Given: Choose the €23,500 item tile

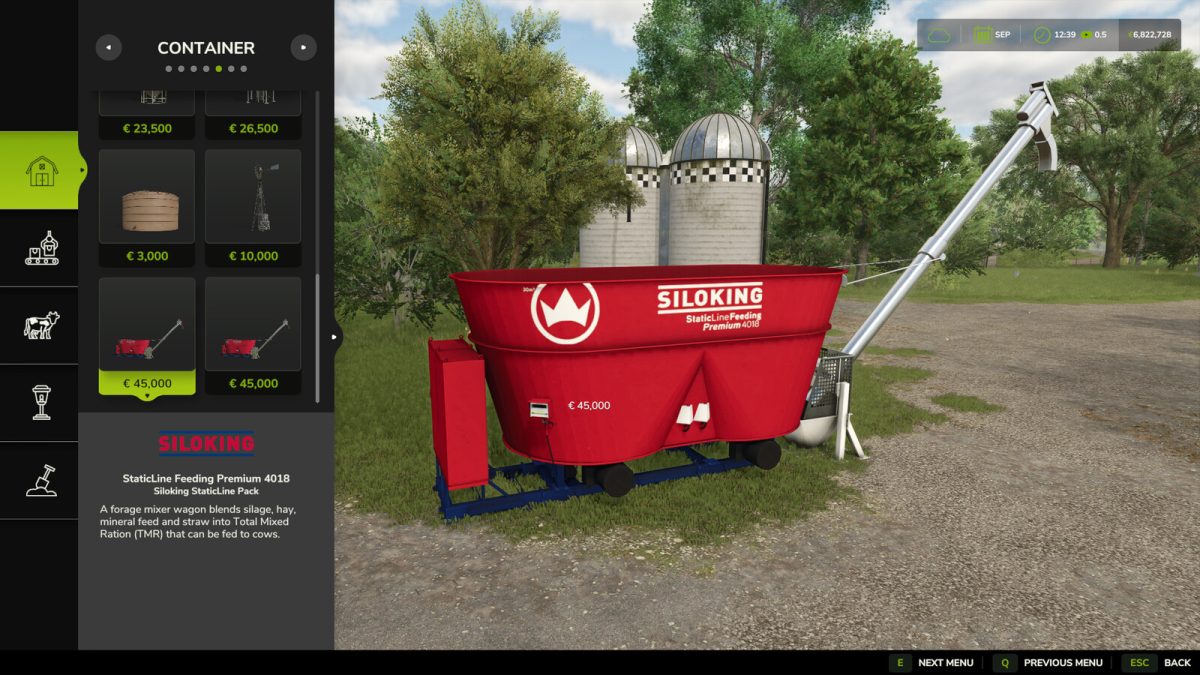Looking at the screenshot, I should click(x=147, y=116).
